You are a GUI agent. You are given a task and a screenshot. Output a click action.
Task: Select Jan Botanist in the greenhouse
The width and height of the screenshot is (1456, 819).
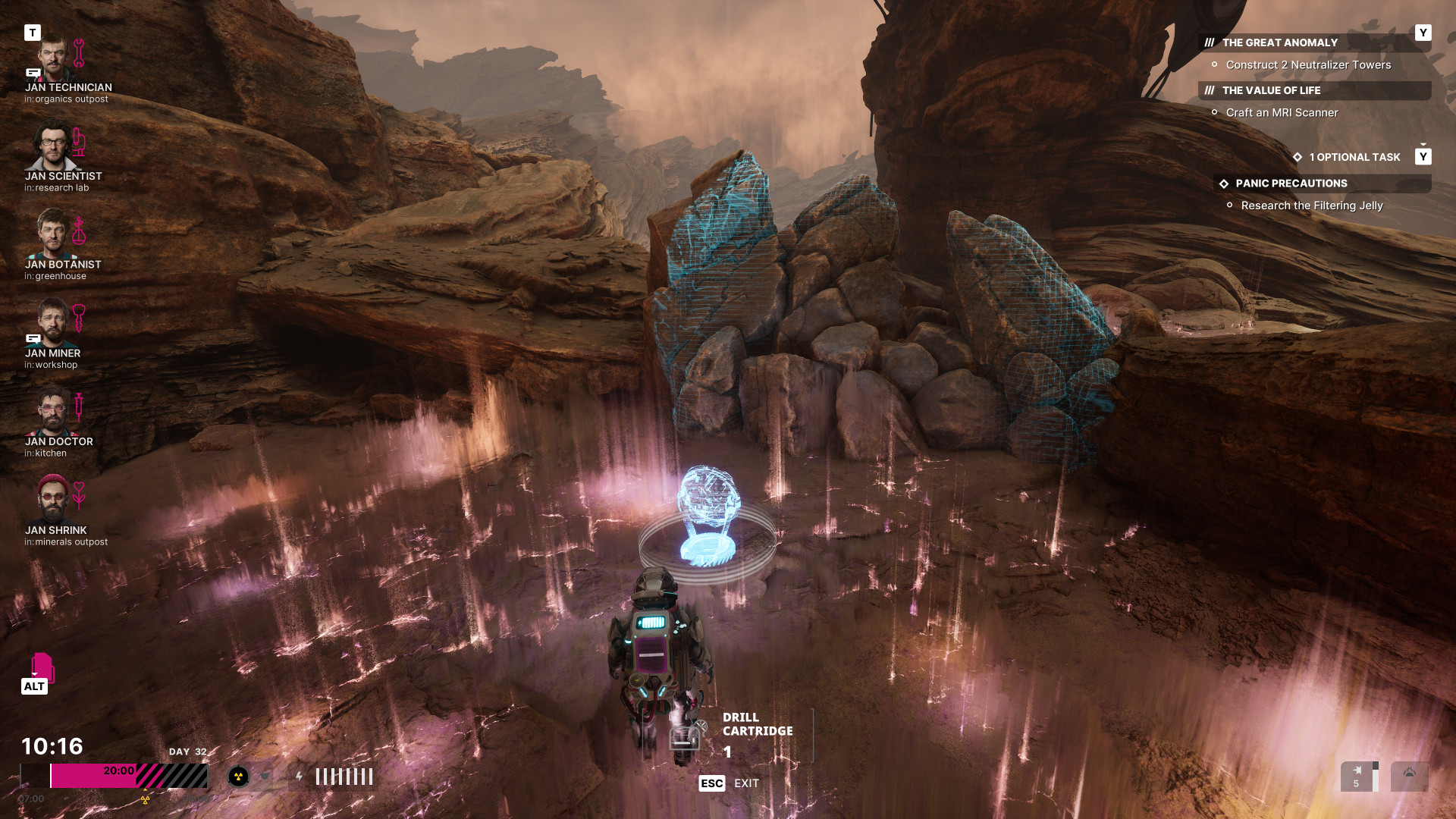click(x=52, y=234)
